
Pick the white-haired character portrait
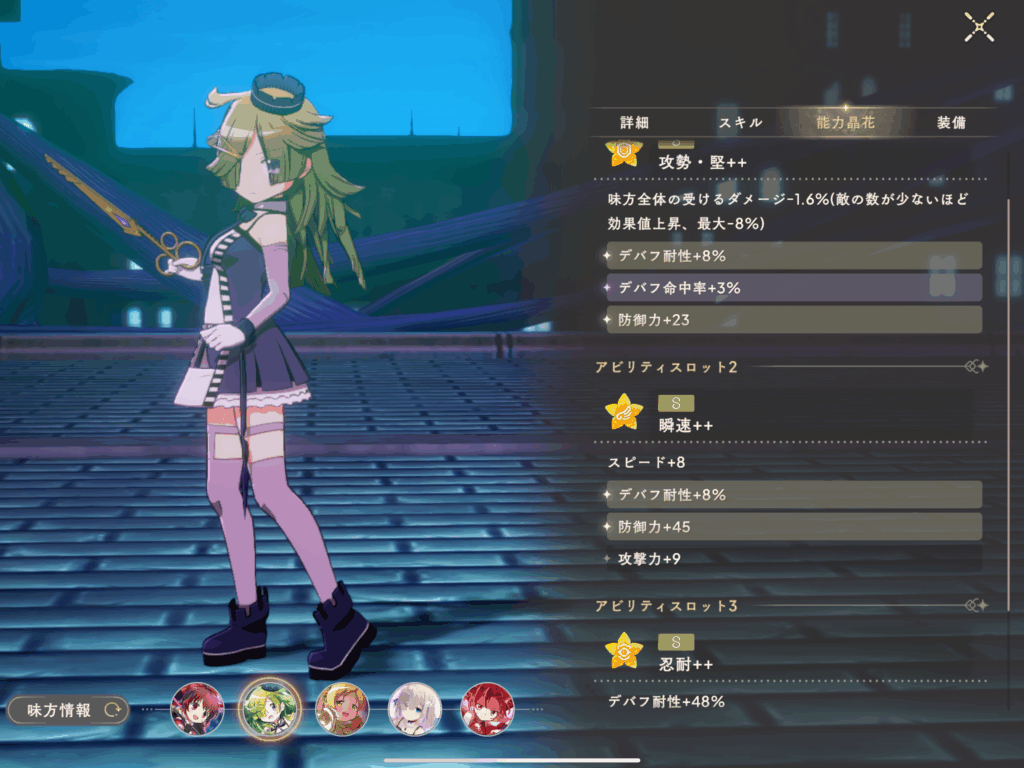[414, 709]
